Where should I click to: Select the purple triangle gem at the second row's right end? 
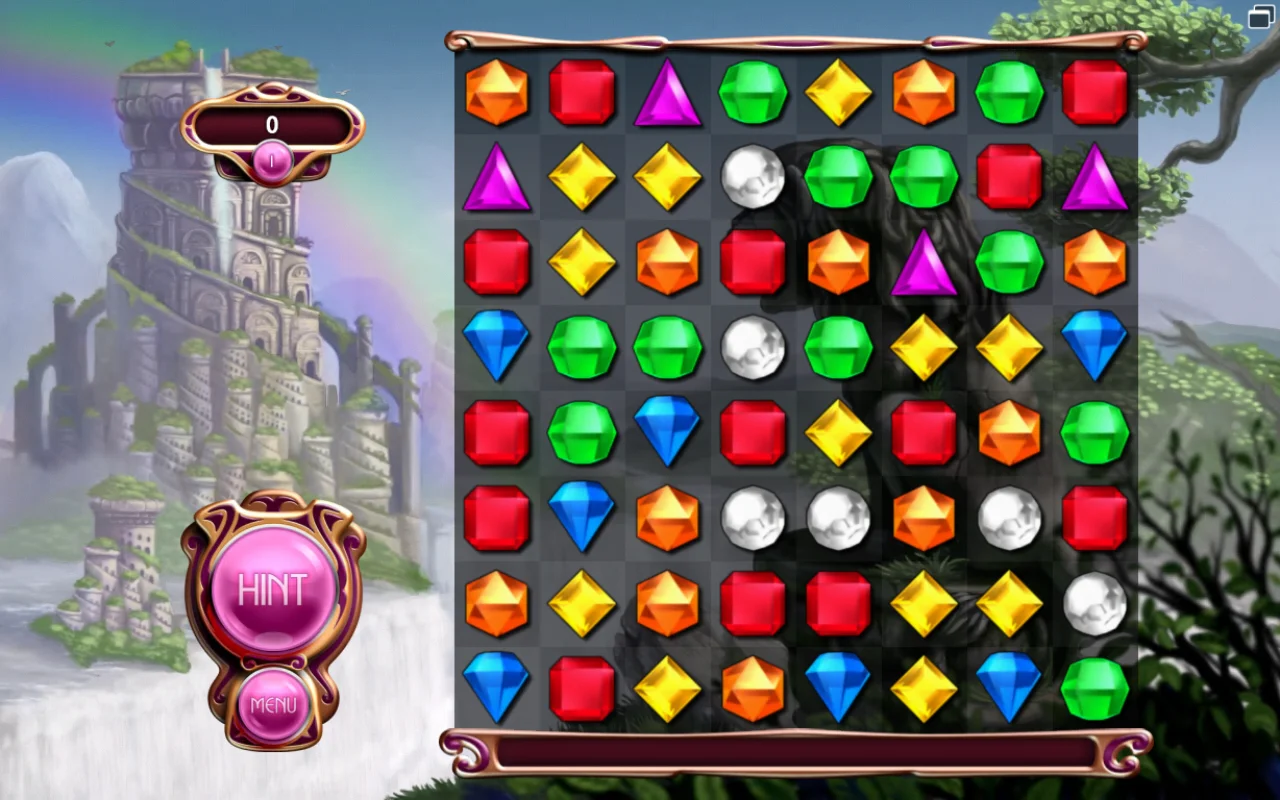(x=1094, y=178)
